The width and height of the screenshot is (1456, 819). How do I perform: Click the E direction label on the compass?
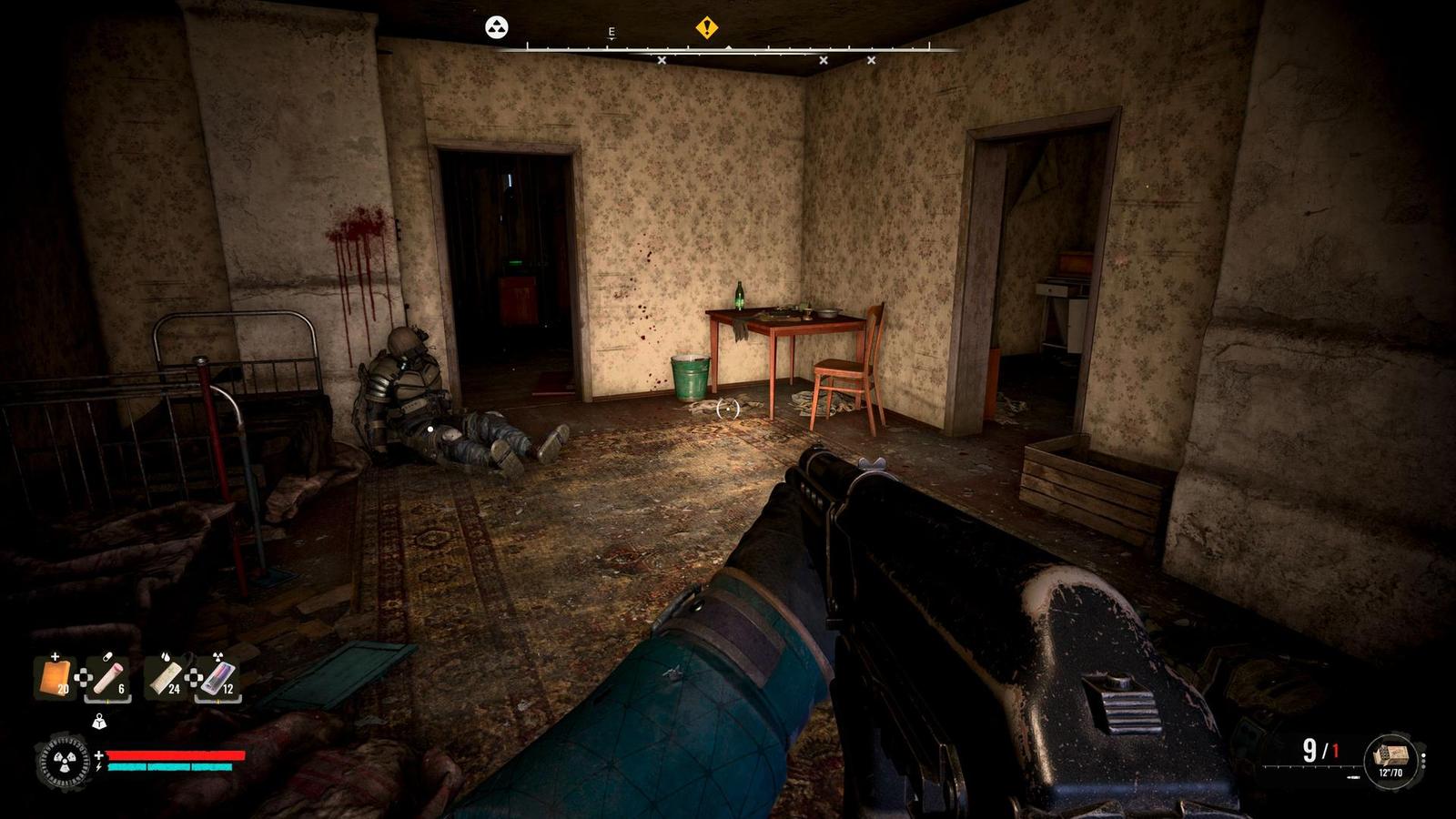pos(611,30)
